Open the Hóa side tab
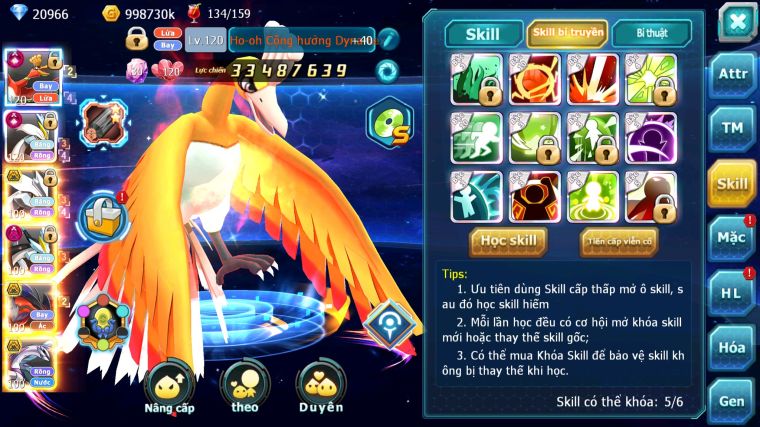The height and width of the screenshot is (427, 760). click(731, 347)
